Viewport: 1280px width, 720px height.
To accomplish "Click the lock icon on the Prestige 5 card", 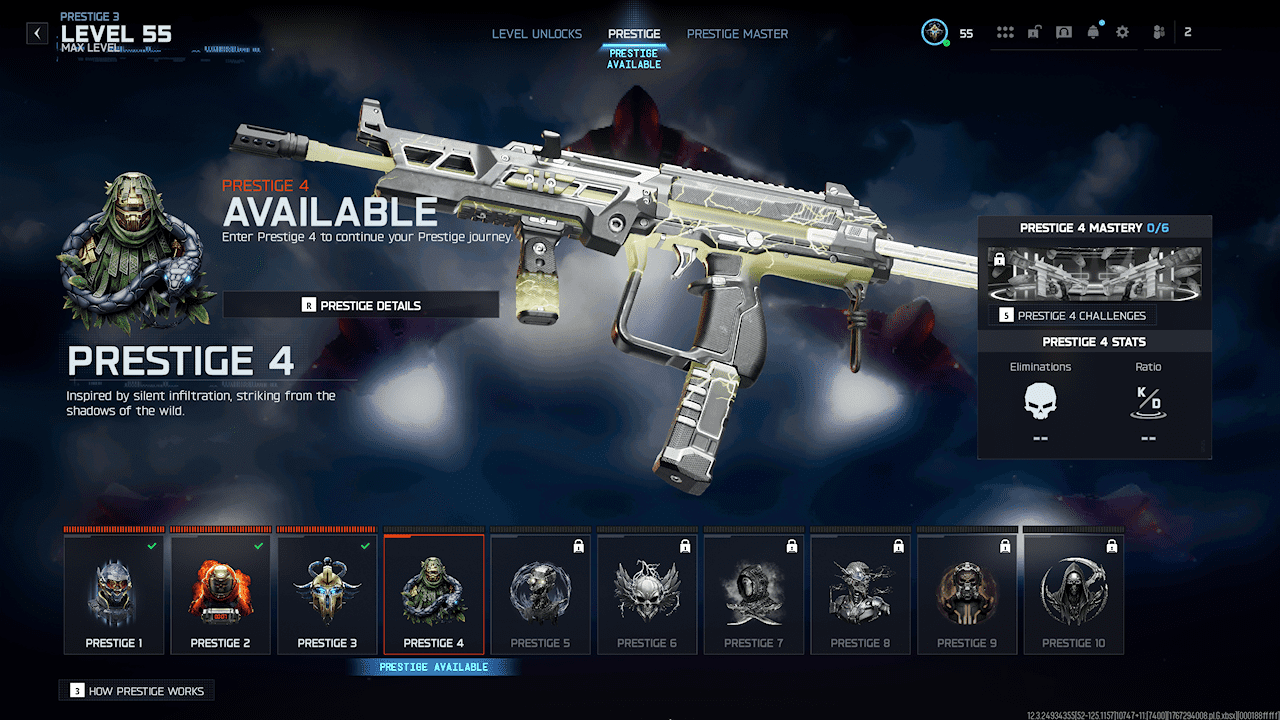I will [x=581, y=546].
